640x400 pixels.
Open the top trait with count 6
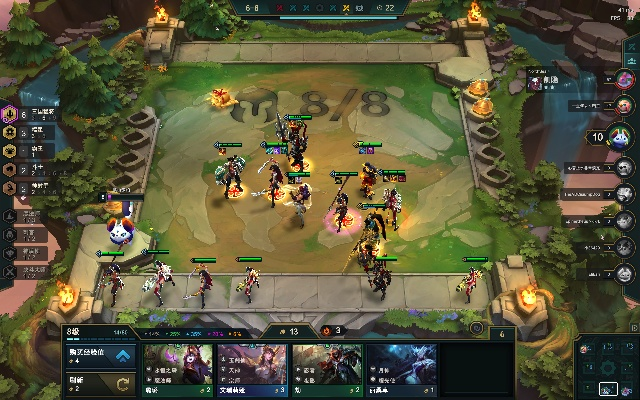(12, 113)
